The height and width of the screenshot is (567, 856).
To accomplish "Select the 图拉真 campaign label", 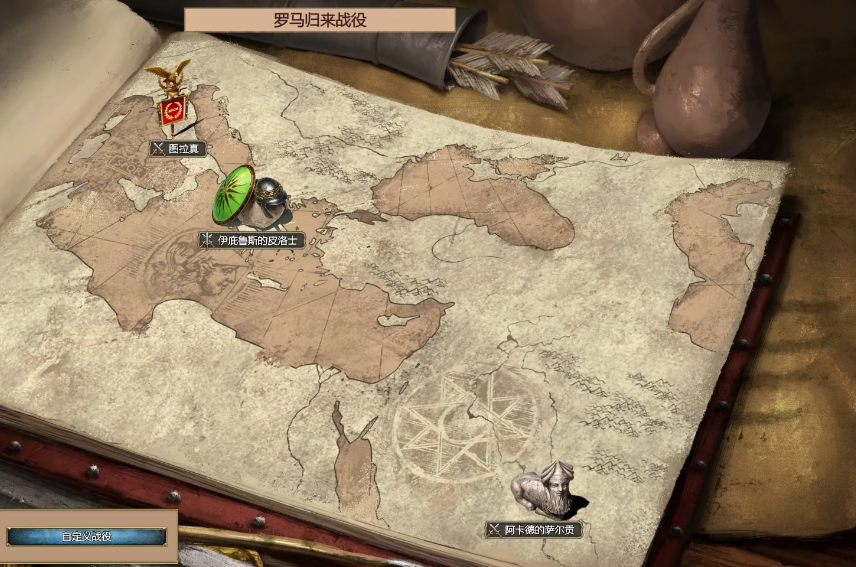I will (x=179, y=149).
